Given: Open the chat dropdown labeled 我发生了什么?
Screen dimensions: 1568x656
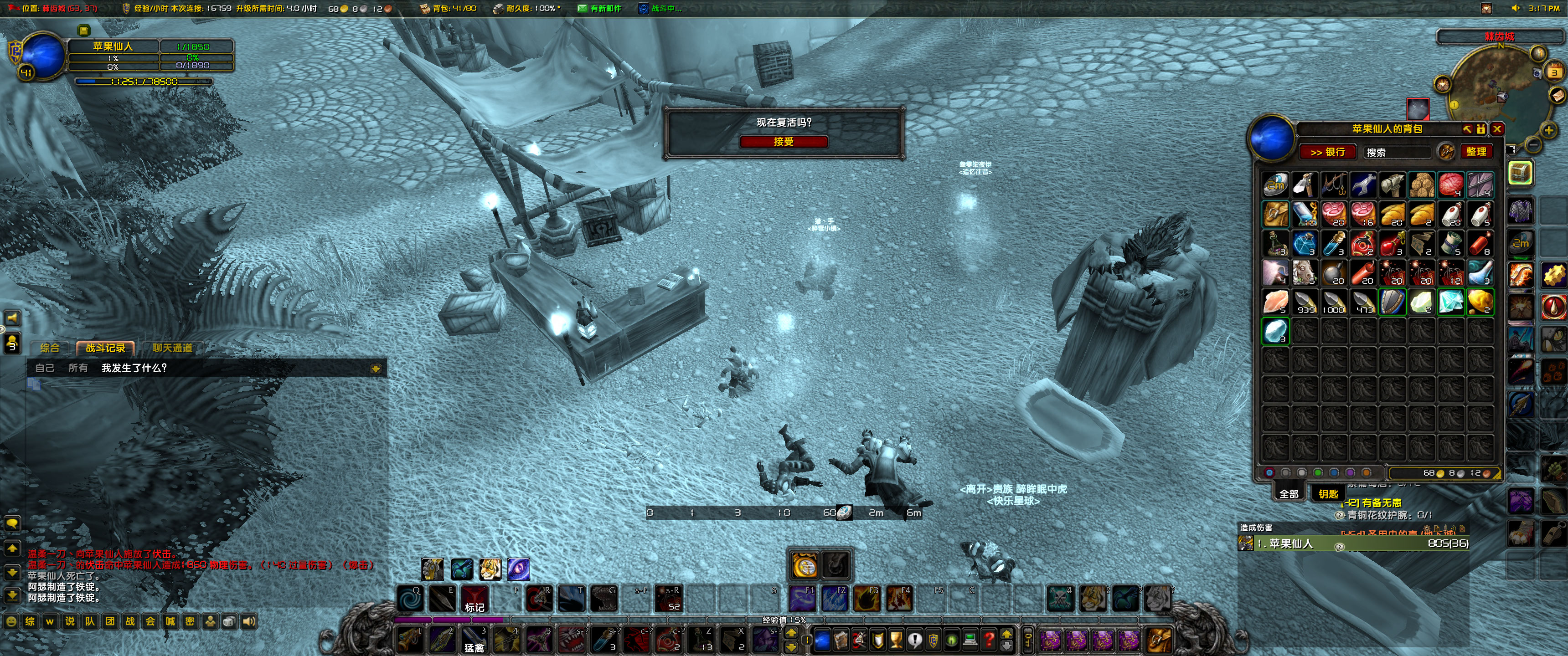Looking at the screenshot, I should (x=134, y=368).
